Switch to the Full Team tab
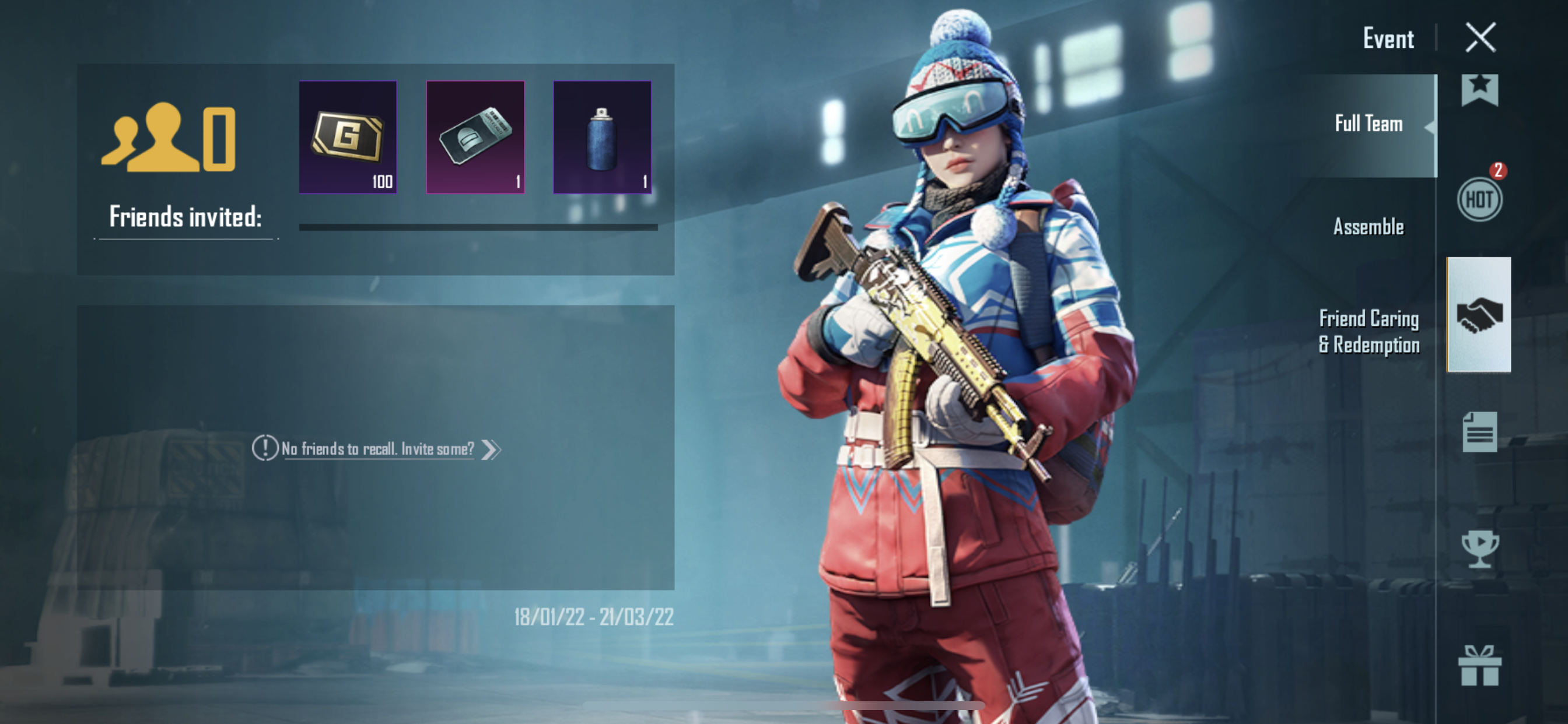Viewport: 1568px width, 724px height. tap(1368, 124)
